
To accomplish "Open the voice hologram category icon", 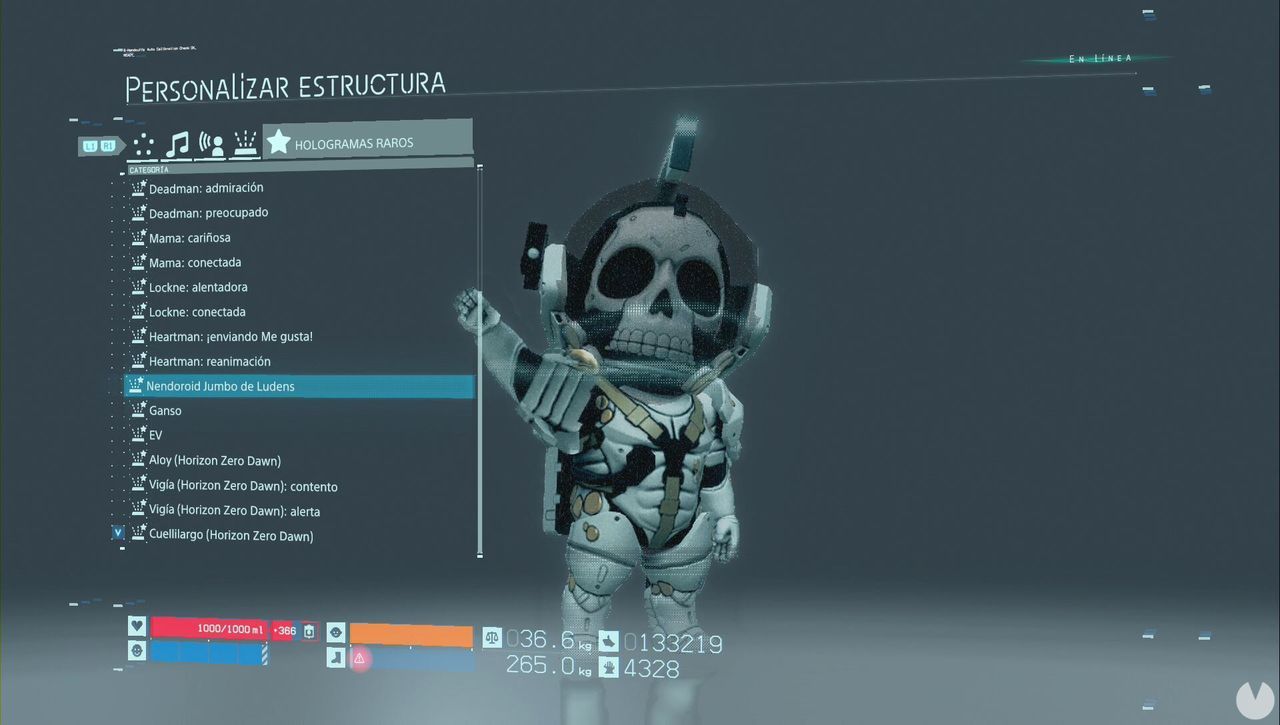I will click(x=211, y=143).
